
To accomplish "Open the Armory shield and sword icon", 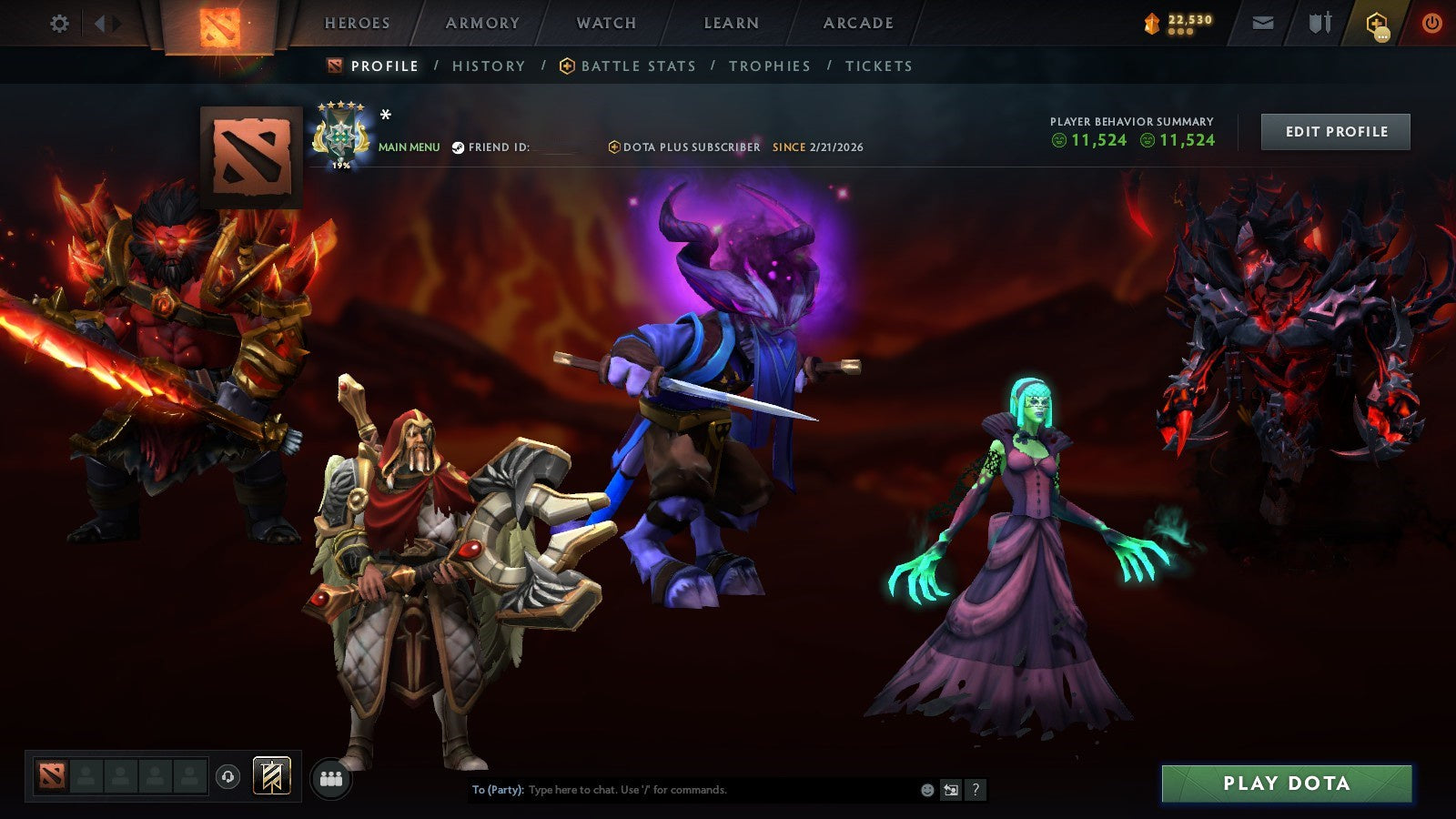I will tap(1319, 24).
